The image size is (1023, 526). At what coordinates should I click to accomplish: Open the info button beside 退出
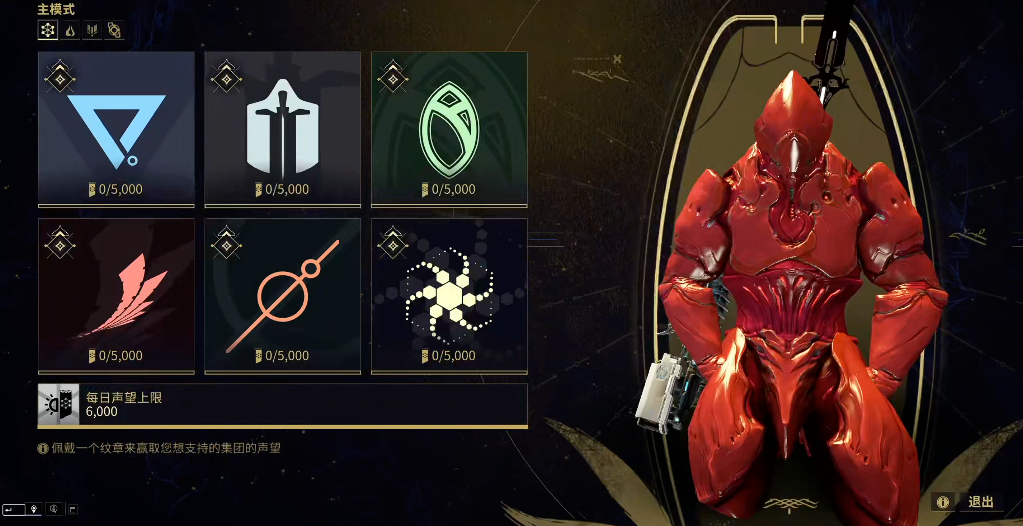(x=942, y=502)
